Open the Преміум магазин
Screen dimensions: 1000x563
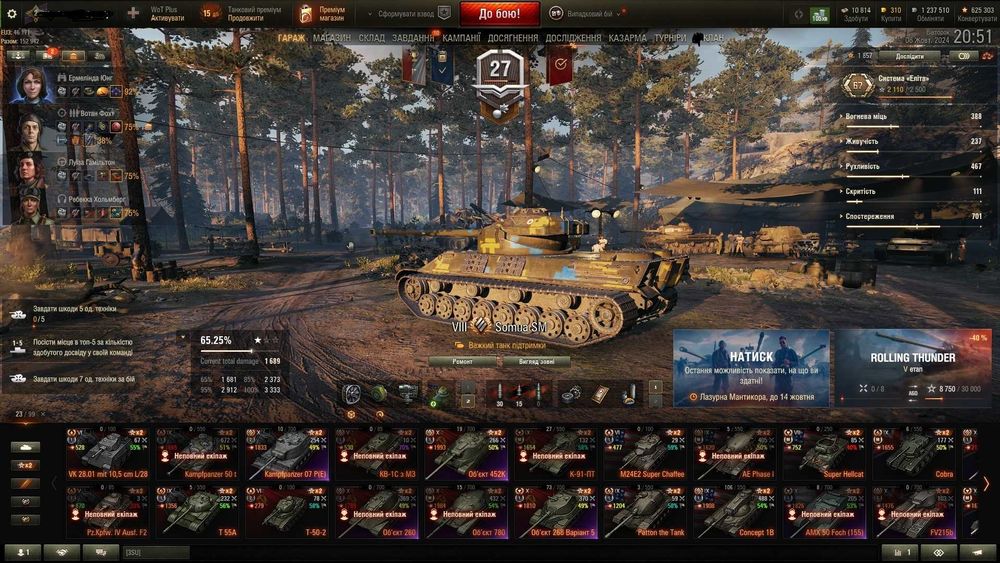[x=322, y=14]
